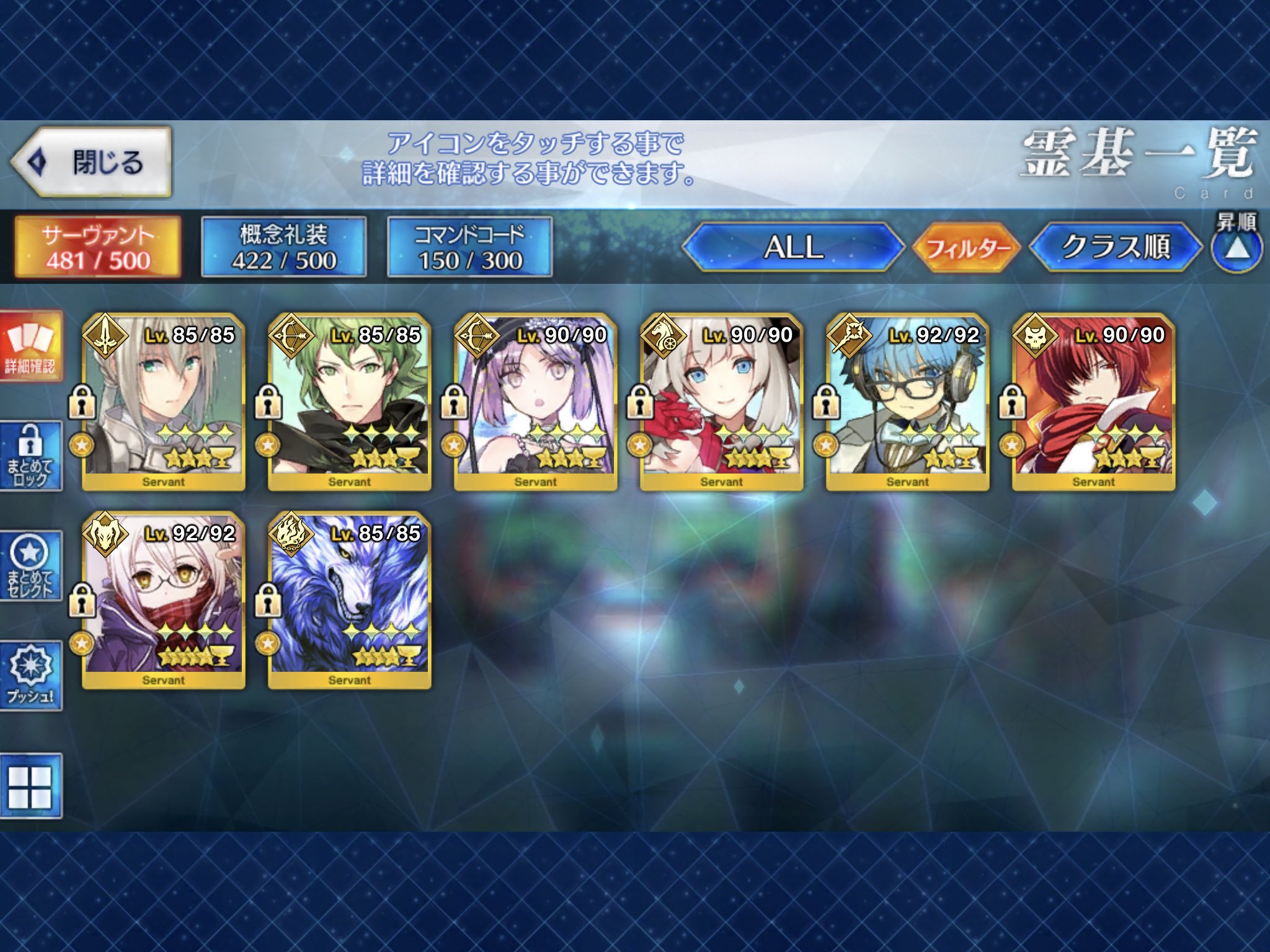Select the blue wolf Avenger card

click(349, 600)
